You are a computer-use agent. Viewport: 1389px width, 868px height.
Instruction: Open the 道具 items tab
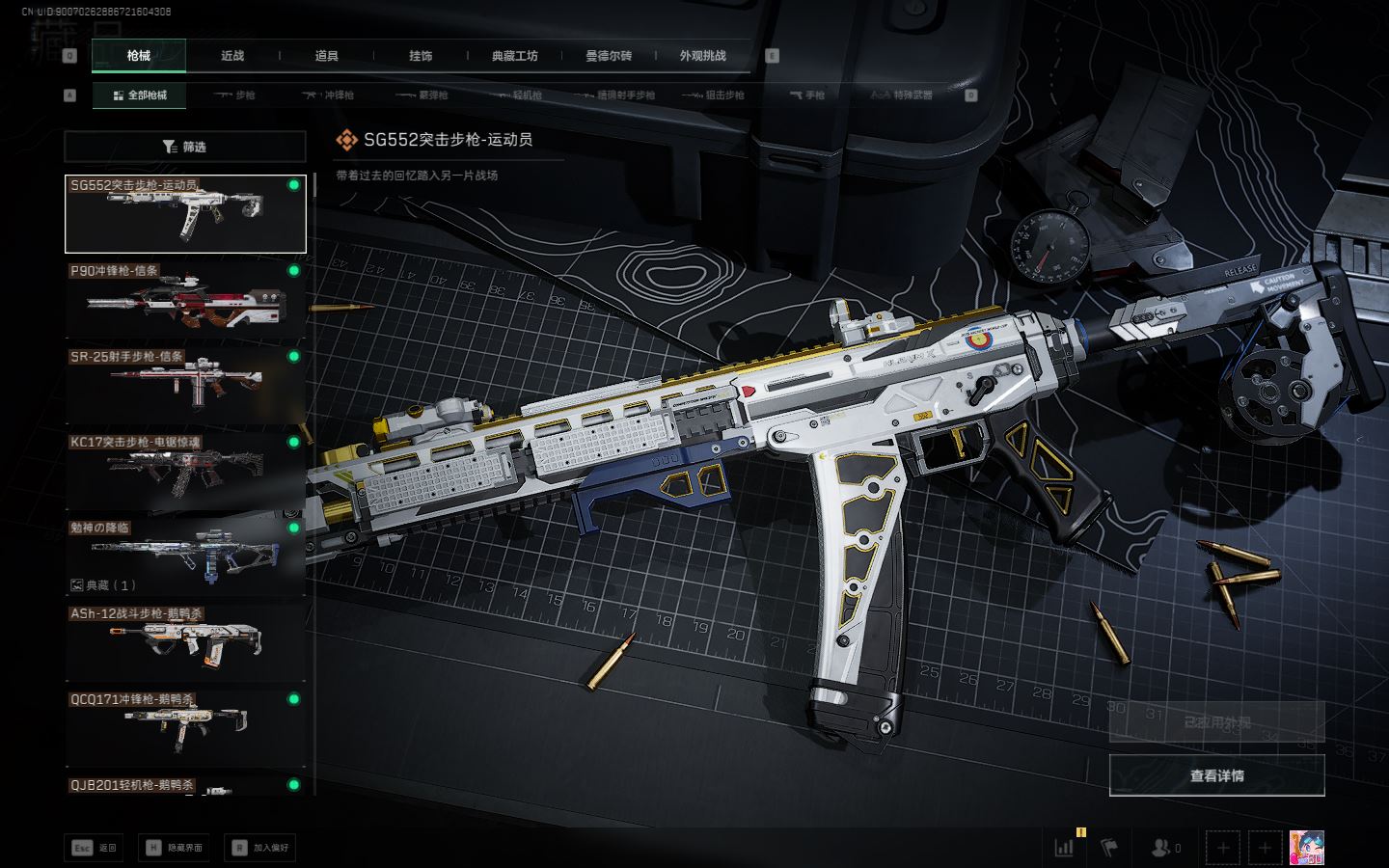point(327,56)
